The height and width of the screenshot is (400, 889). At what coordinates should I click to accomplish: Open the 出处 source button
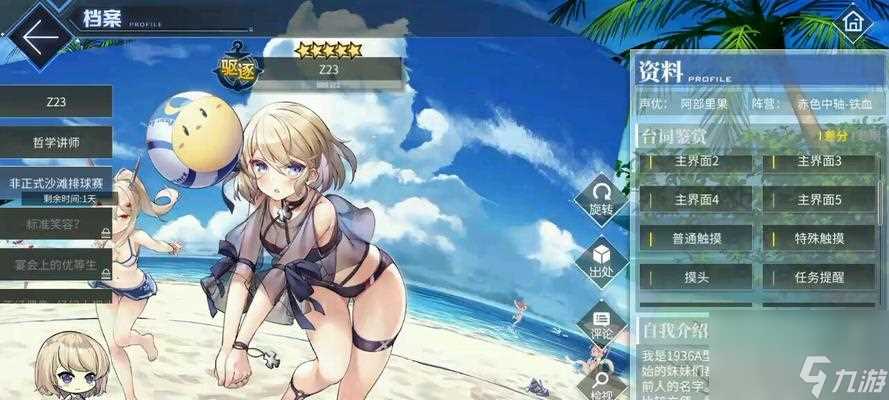click(601, 260)
